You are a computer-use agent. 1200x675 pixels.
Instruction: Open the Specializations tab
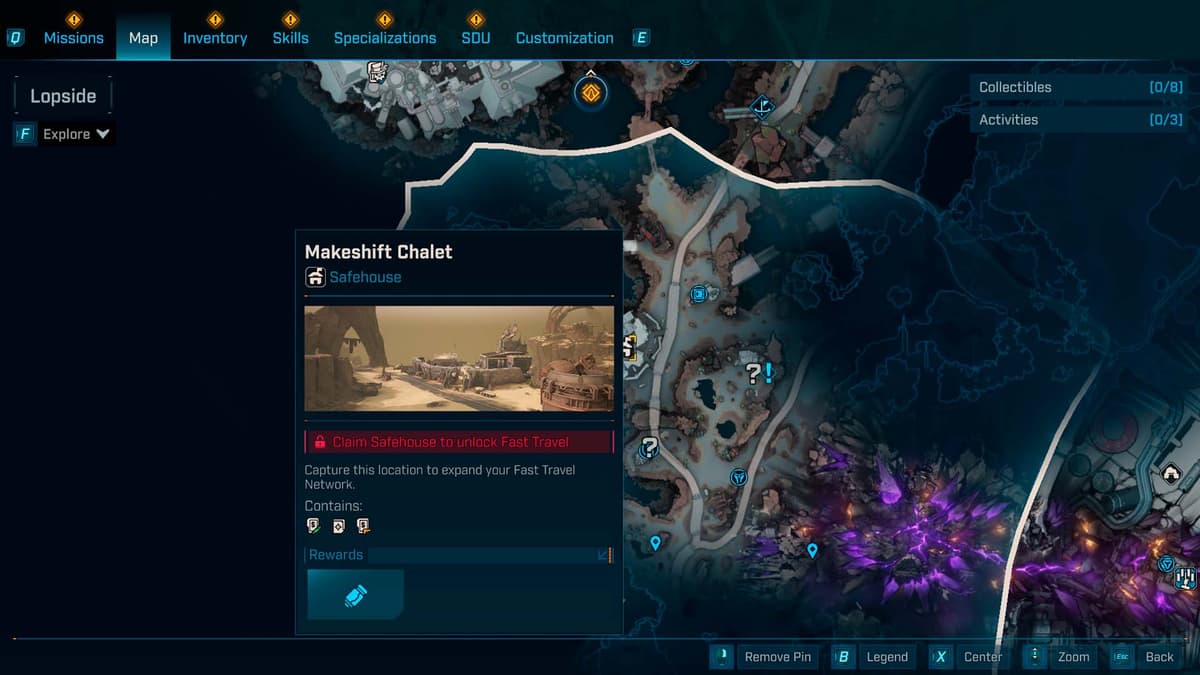coord(385,38)
